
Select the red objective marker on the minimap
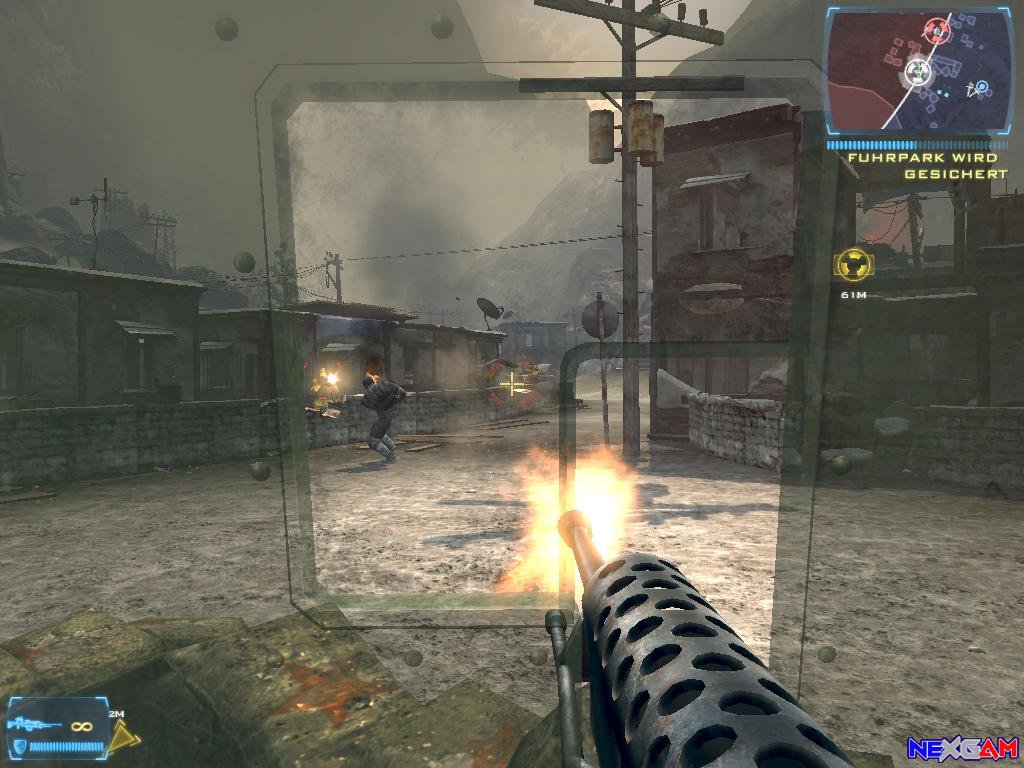click(937, 29)
